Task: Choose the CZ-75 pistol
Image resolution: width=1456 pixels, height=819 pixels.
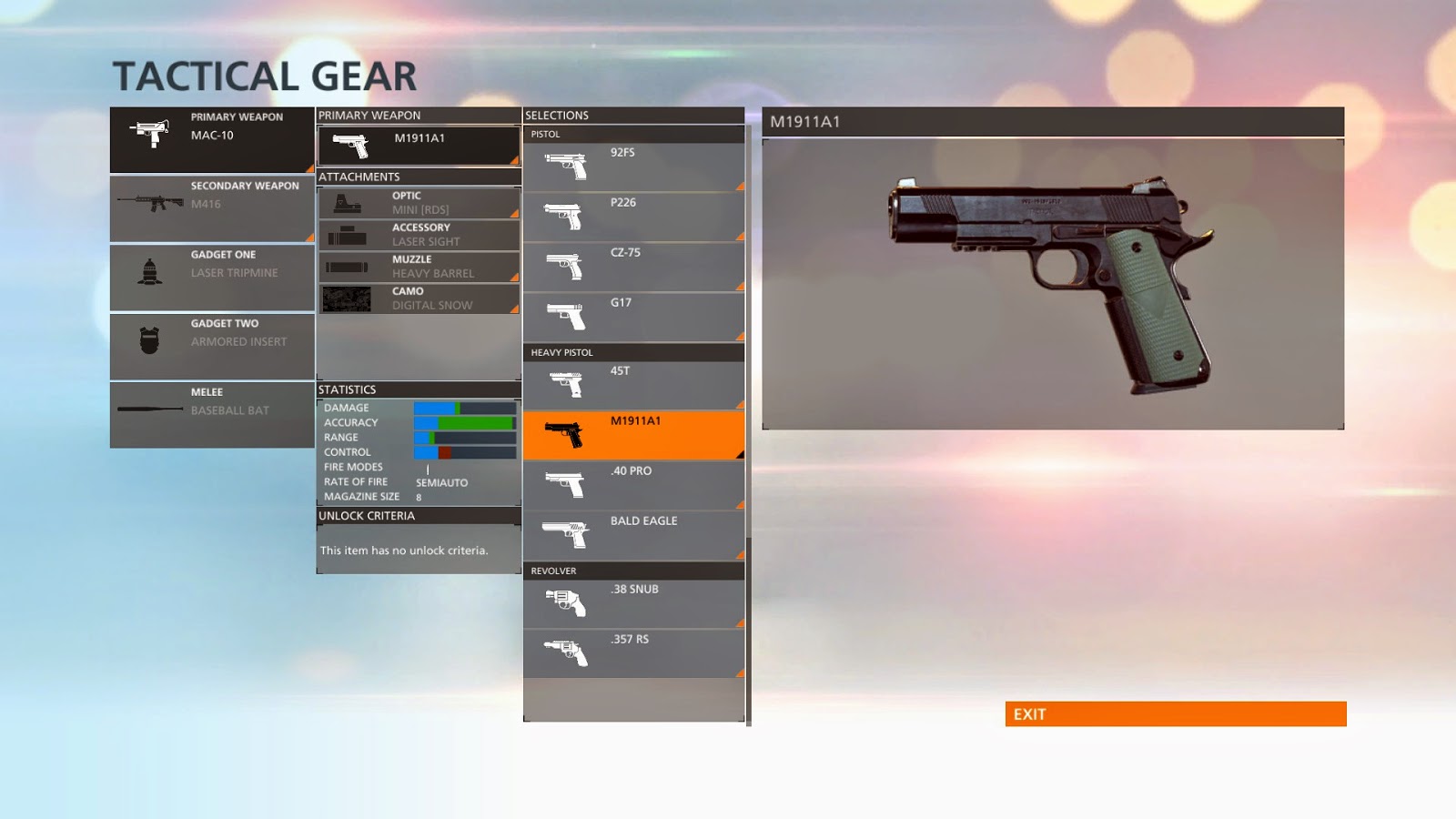Action: (x=633, y=267)
